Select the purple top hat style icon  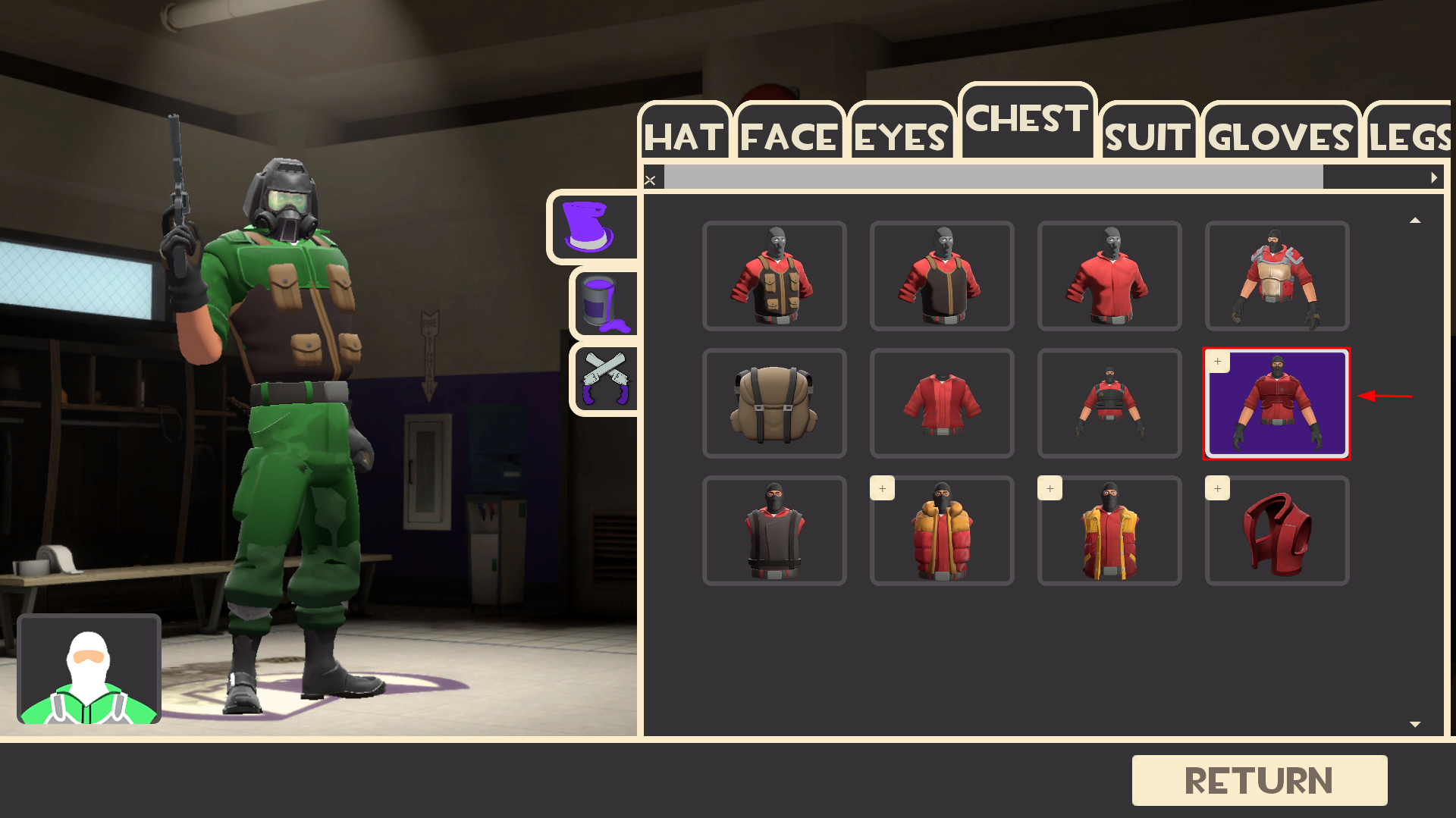(x=594, y=227)
